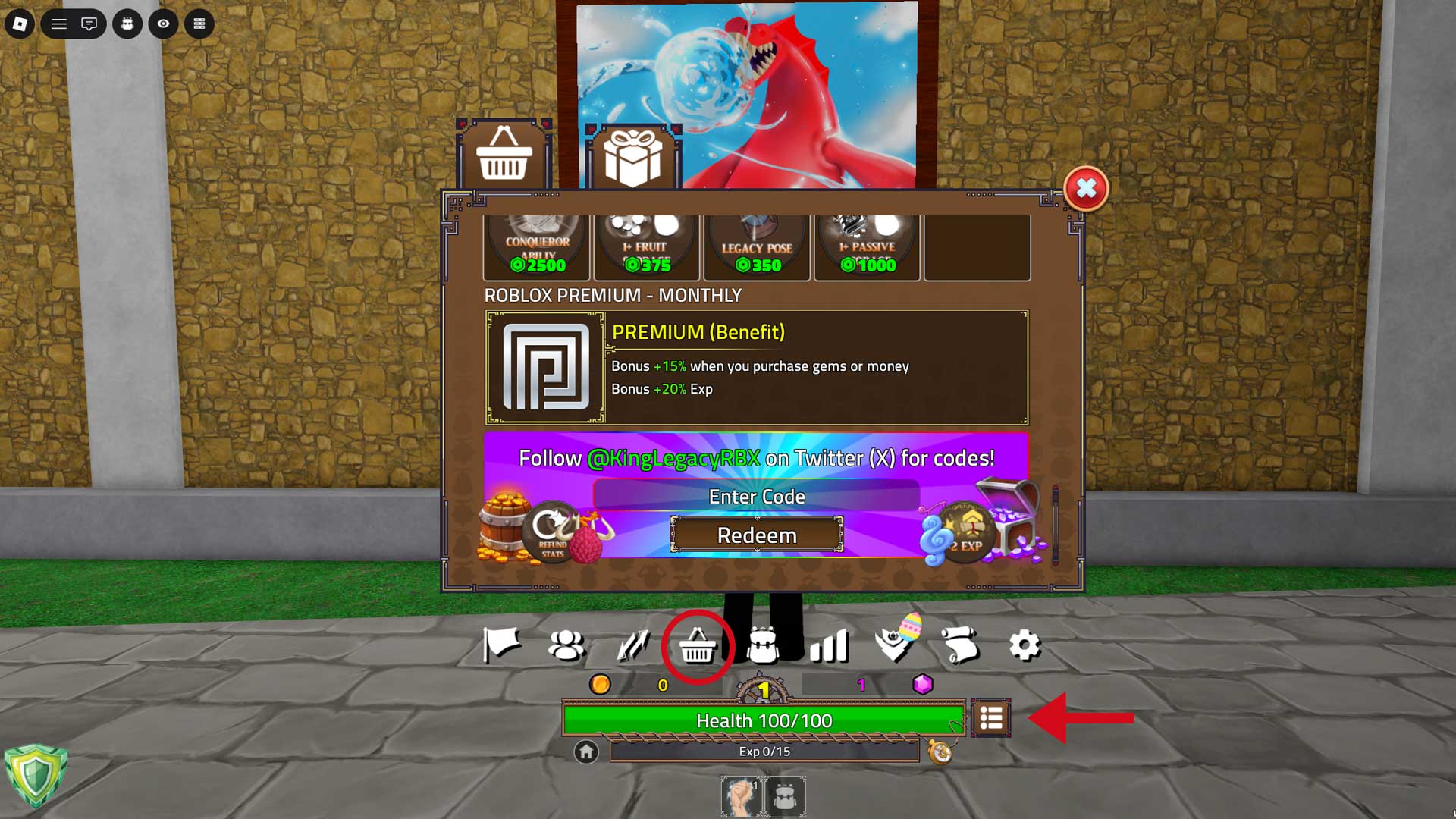Viewport: 1456px width, 819px height.
Task: Open the Roblox chat bubble
Action: (88, 24)
